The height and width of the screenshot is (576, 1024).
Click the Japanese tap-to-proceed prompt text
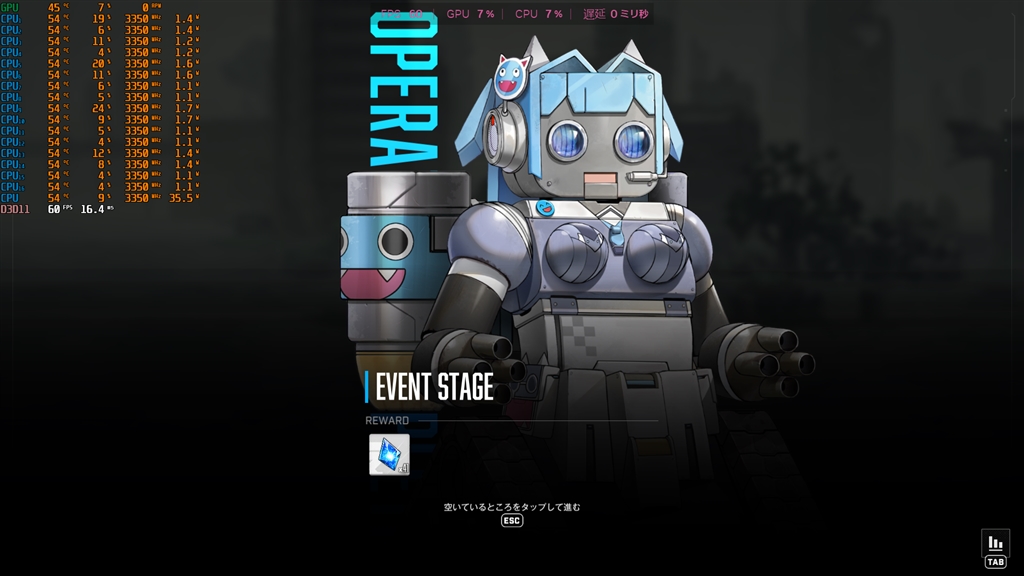point(512,507)
